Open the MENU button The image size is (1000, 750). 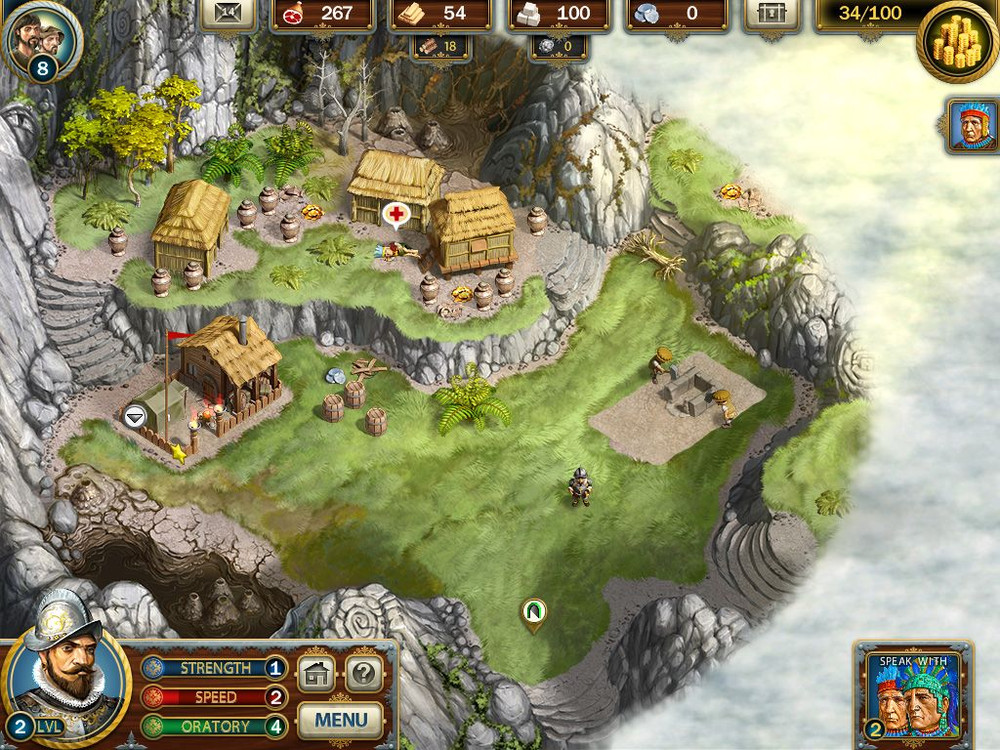[x=340, y=719]
